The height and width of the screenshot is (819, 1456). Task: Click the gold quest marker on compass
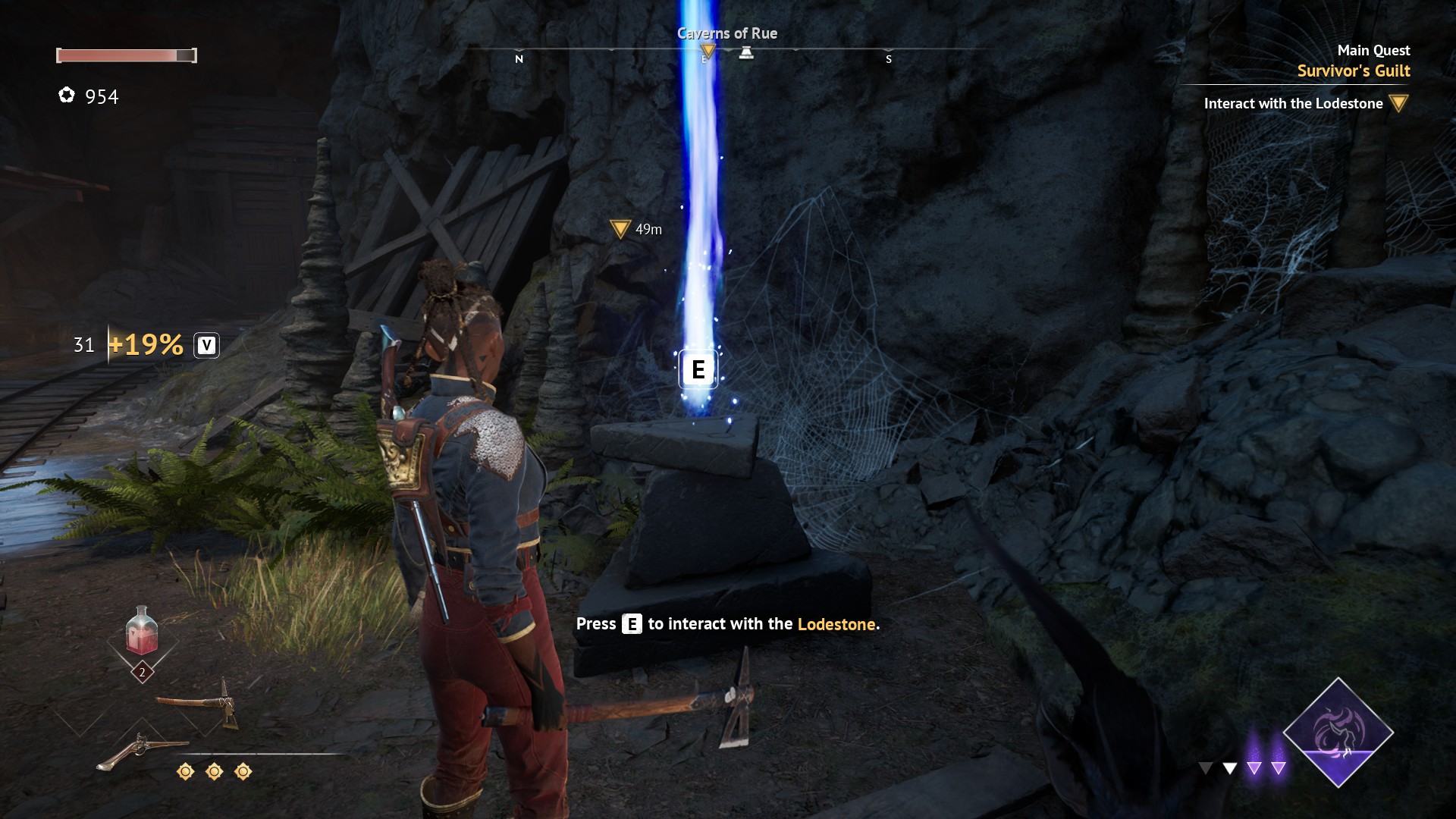tap(708, 52)
